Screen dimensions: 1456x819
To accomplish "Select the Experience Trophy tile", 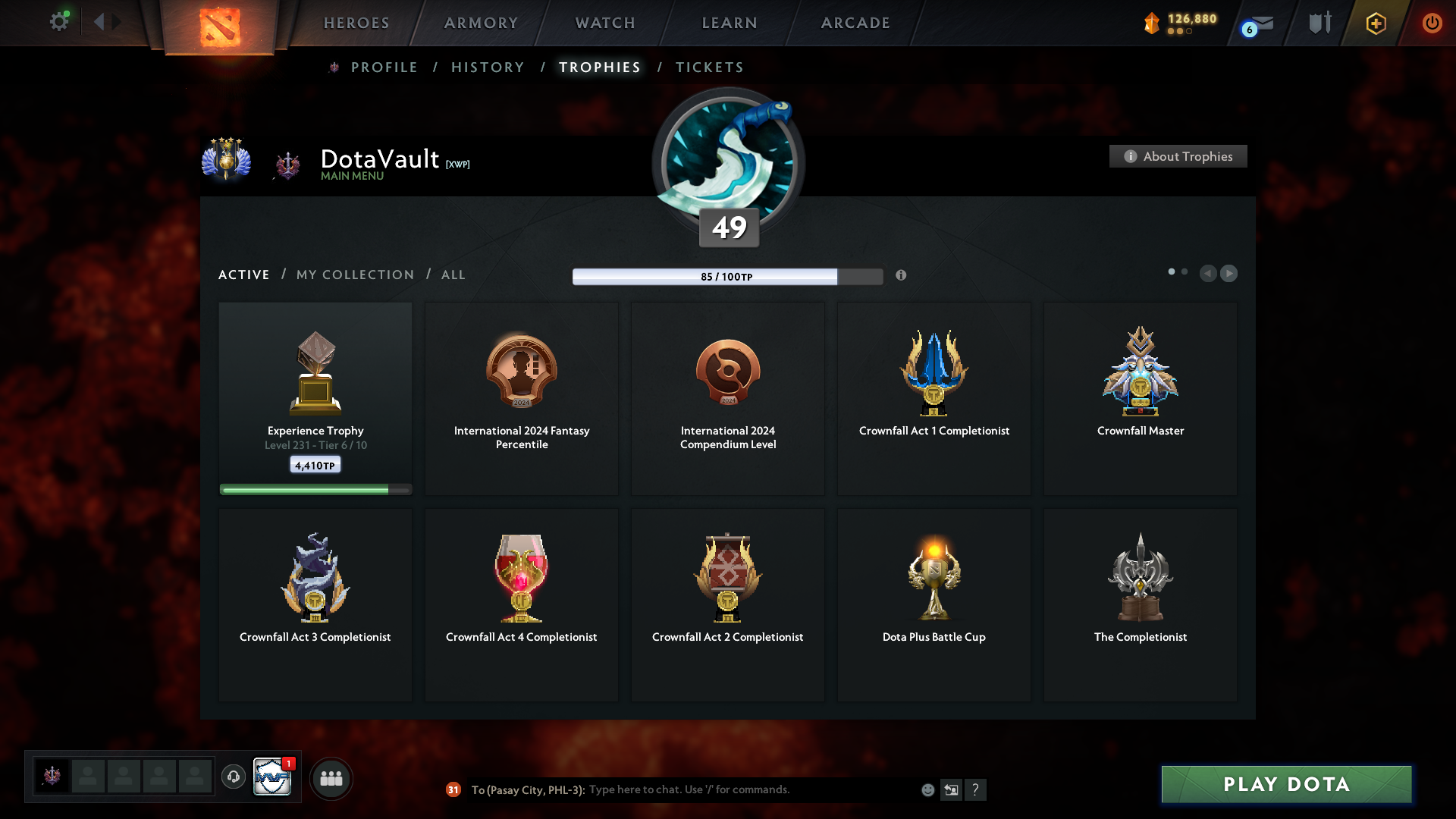I will click(315, 398).
